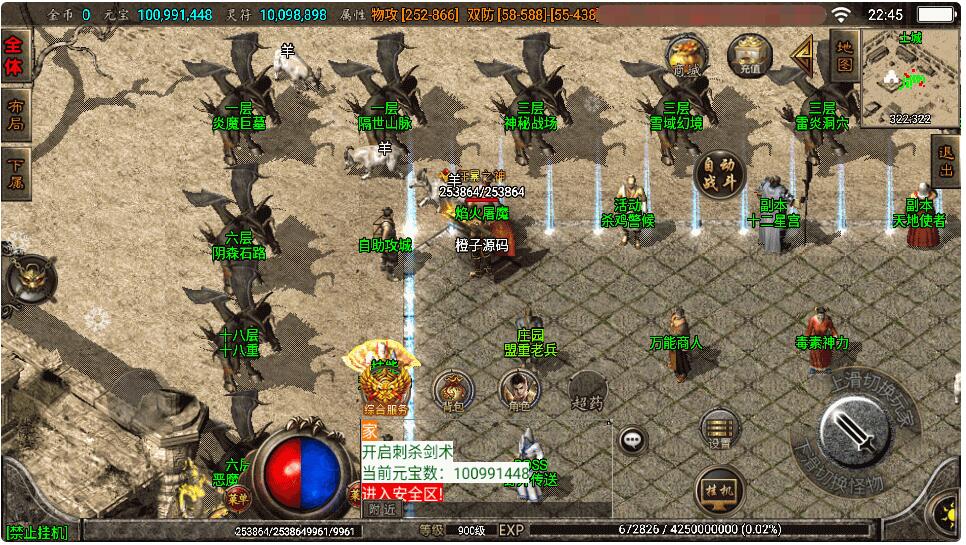Activate the 挂机 idle mode button
966x545 pixels.
click(720, 489)
